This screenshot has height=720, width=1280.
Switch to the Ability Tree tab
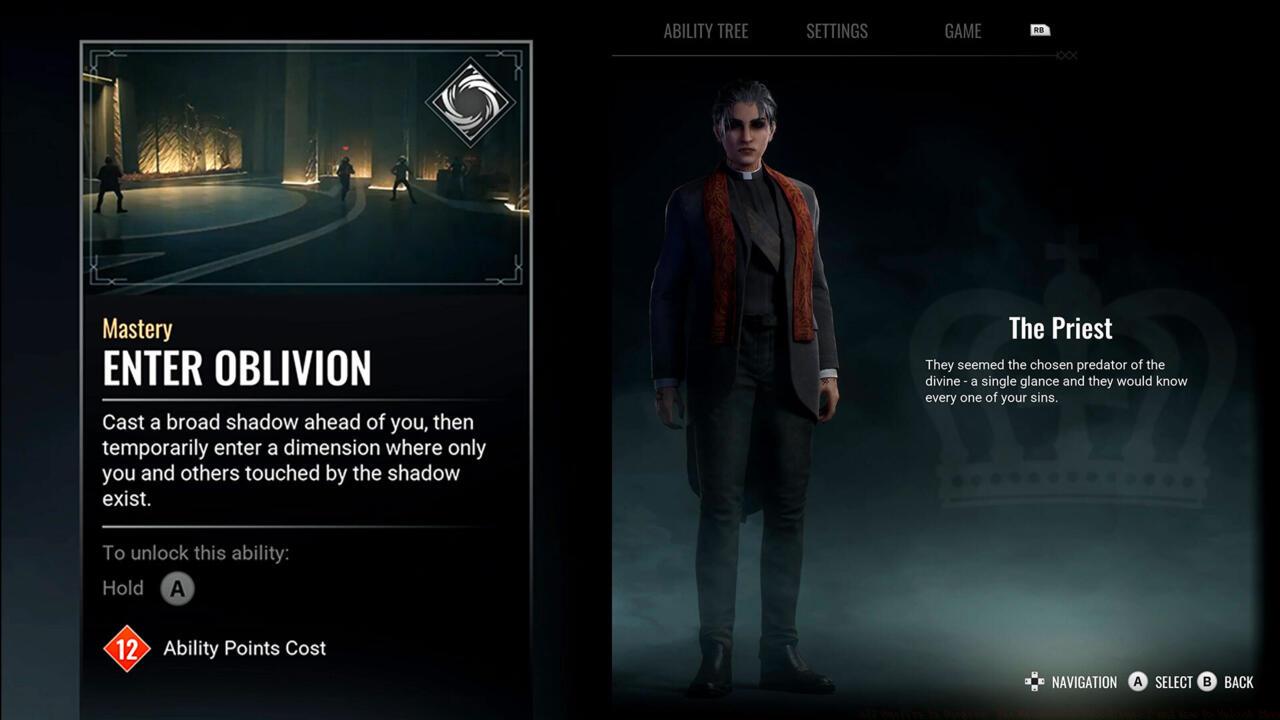[705, 31]
